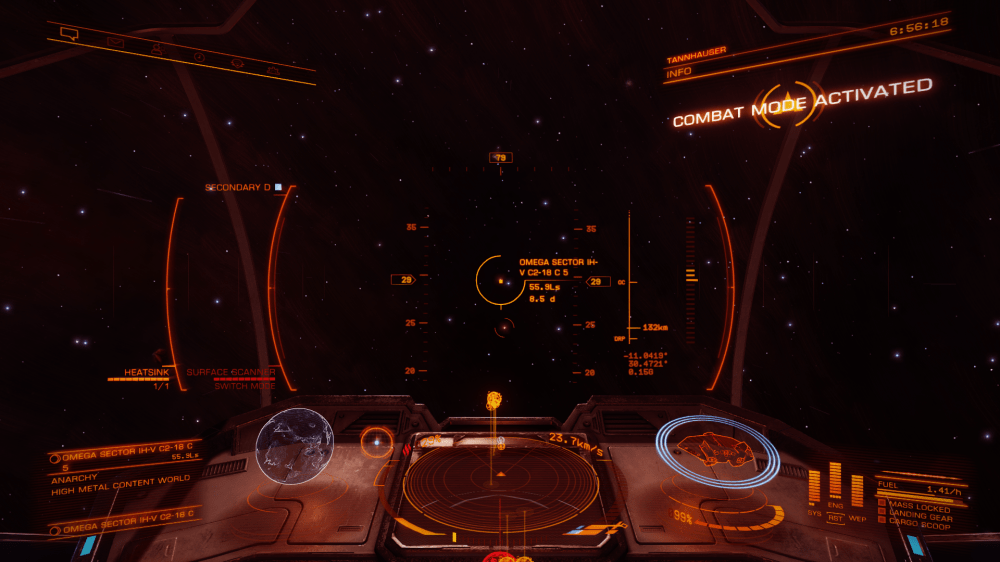
Task: Open the chat speech-bubble comms tab
Action: [69, 33]
